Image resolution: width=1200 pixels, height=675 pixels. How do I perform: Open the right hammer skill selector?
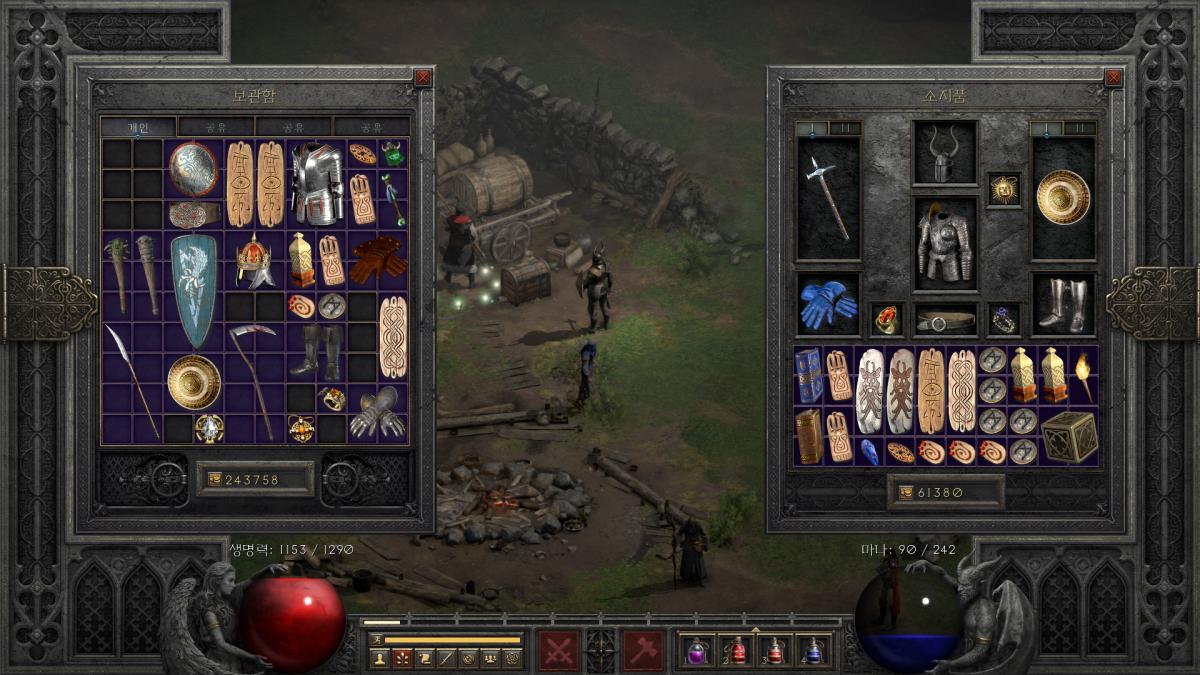click(643, 650)
